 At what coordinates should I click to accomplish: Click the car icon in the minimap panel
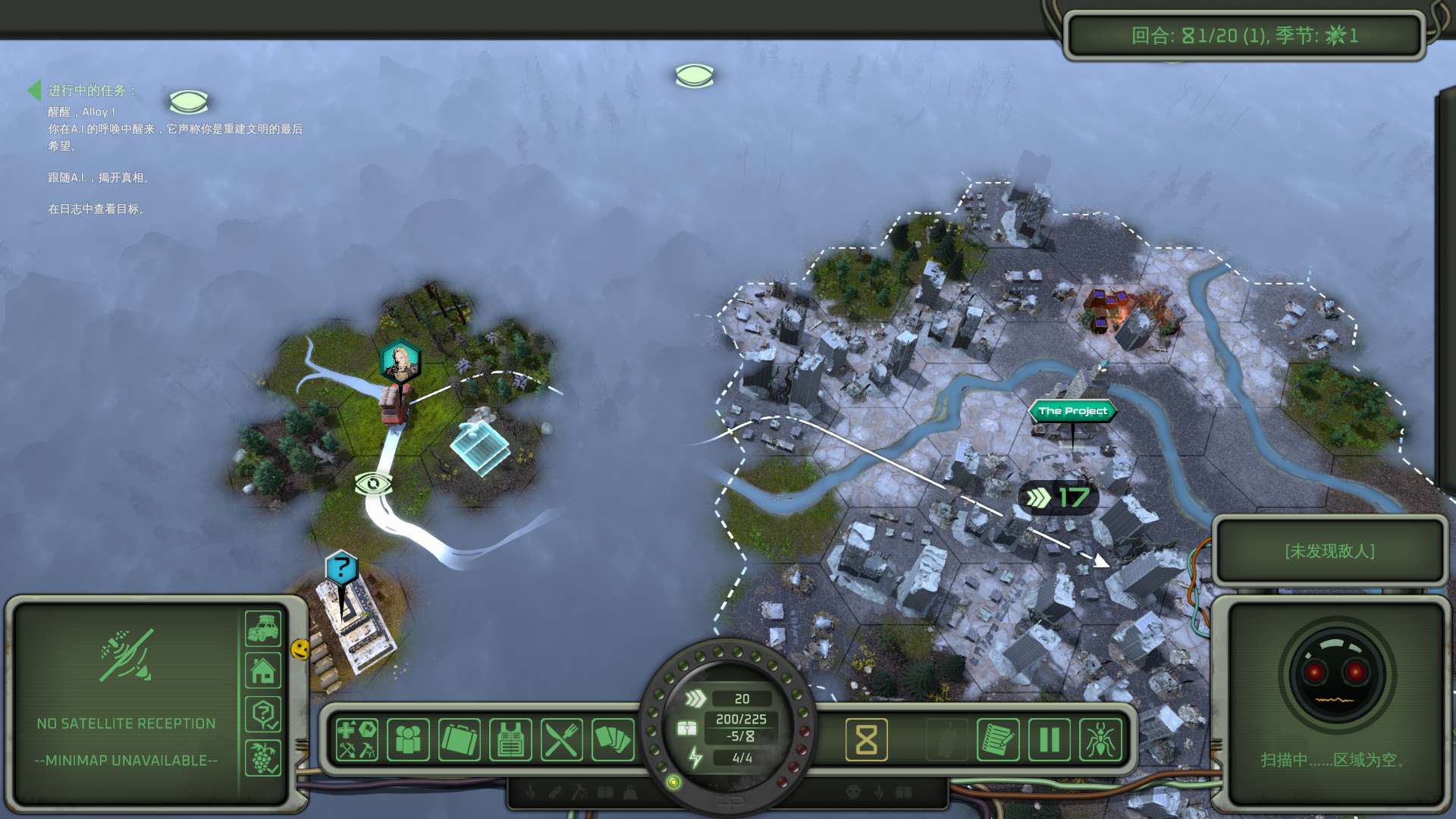click(x=263, y=629)
